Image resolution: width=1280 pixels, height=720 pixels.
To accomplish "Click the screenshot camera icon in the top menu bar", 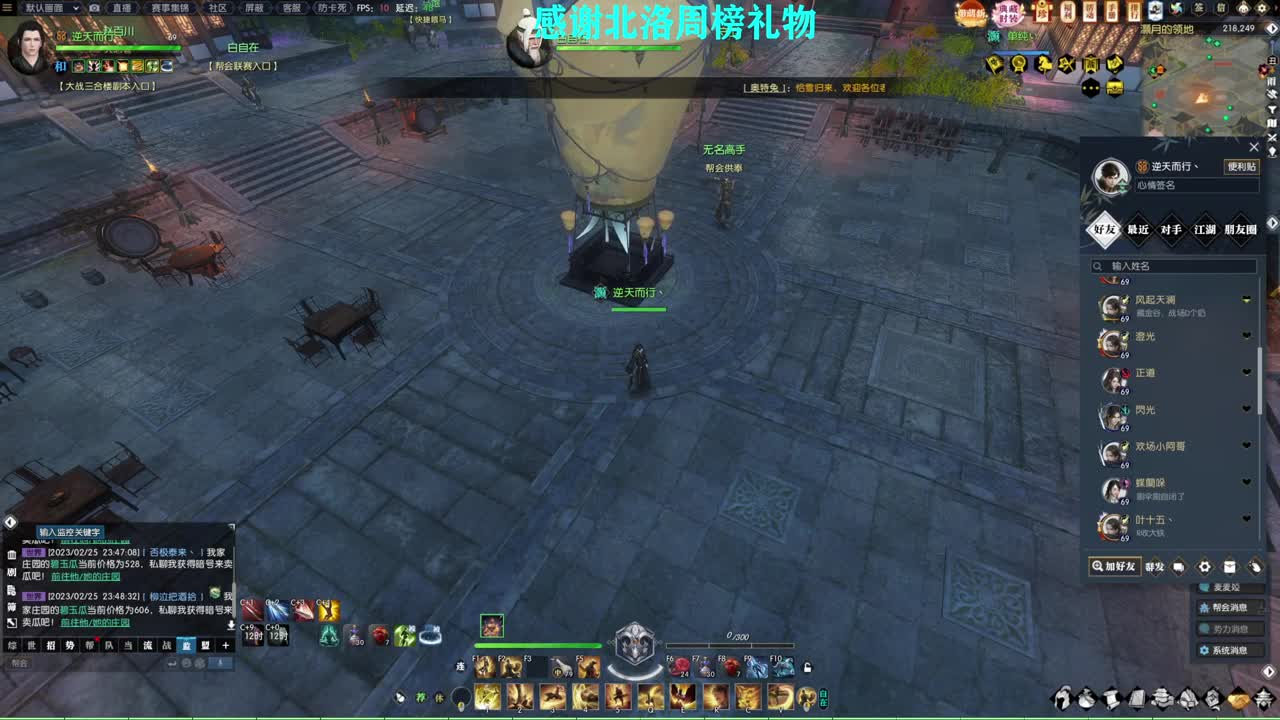I will 95,8.
